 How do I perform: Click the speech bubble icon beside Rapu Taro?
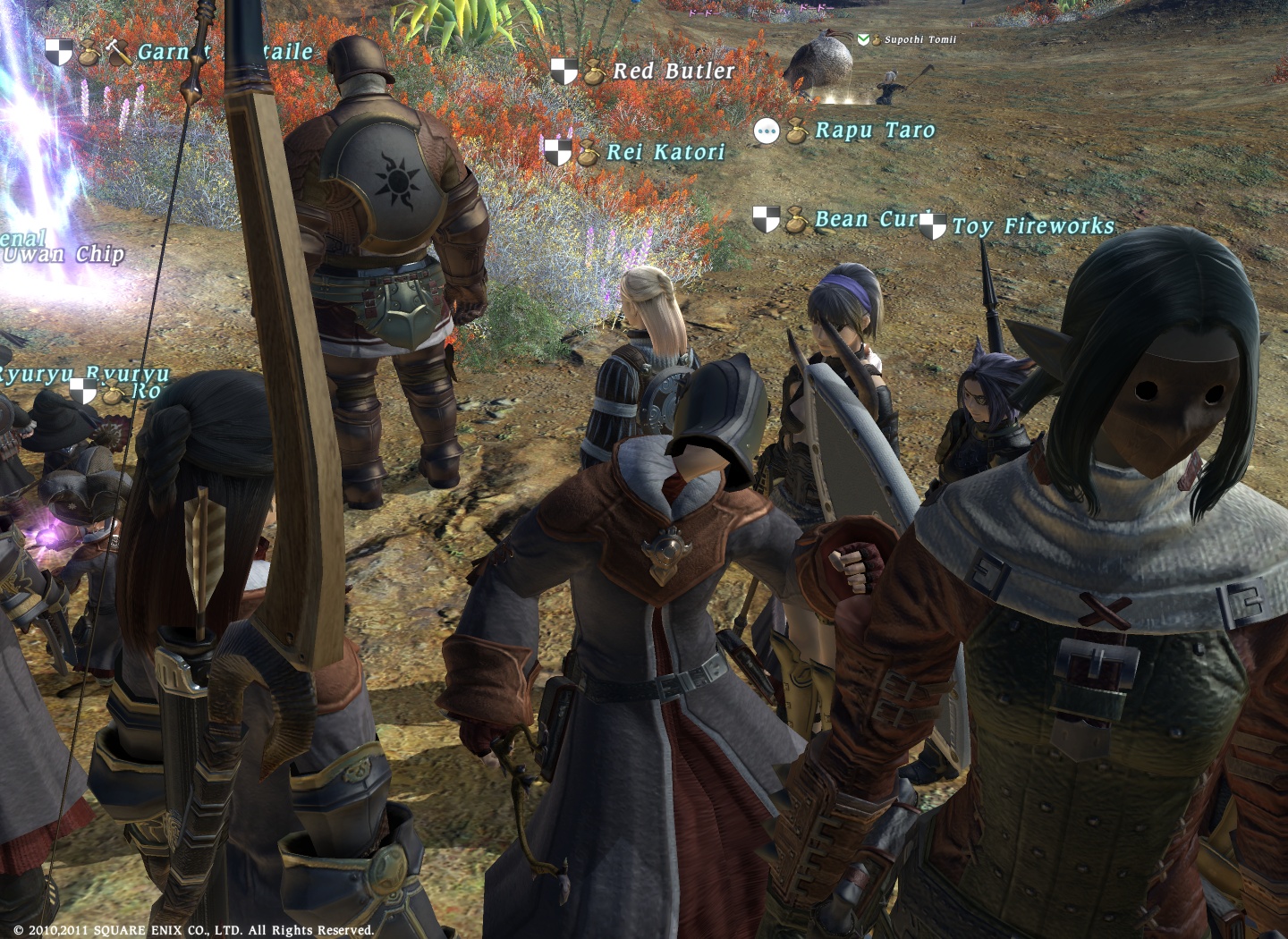(x=767, y=131)
